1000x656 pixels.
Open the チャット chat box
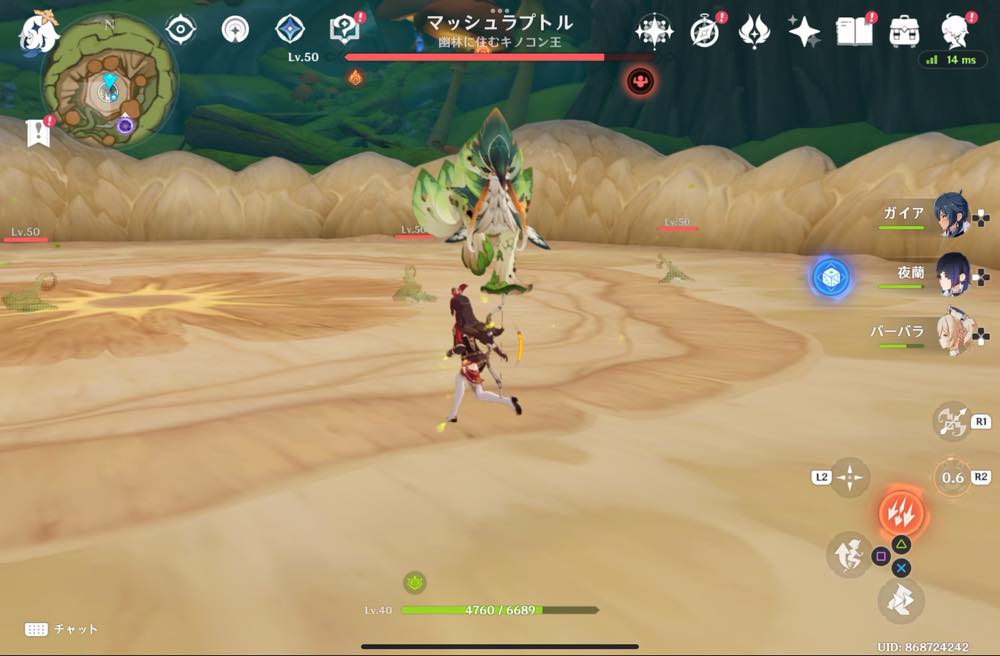click(x=62, y=629)
